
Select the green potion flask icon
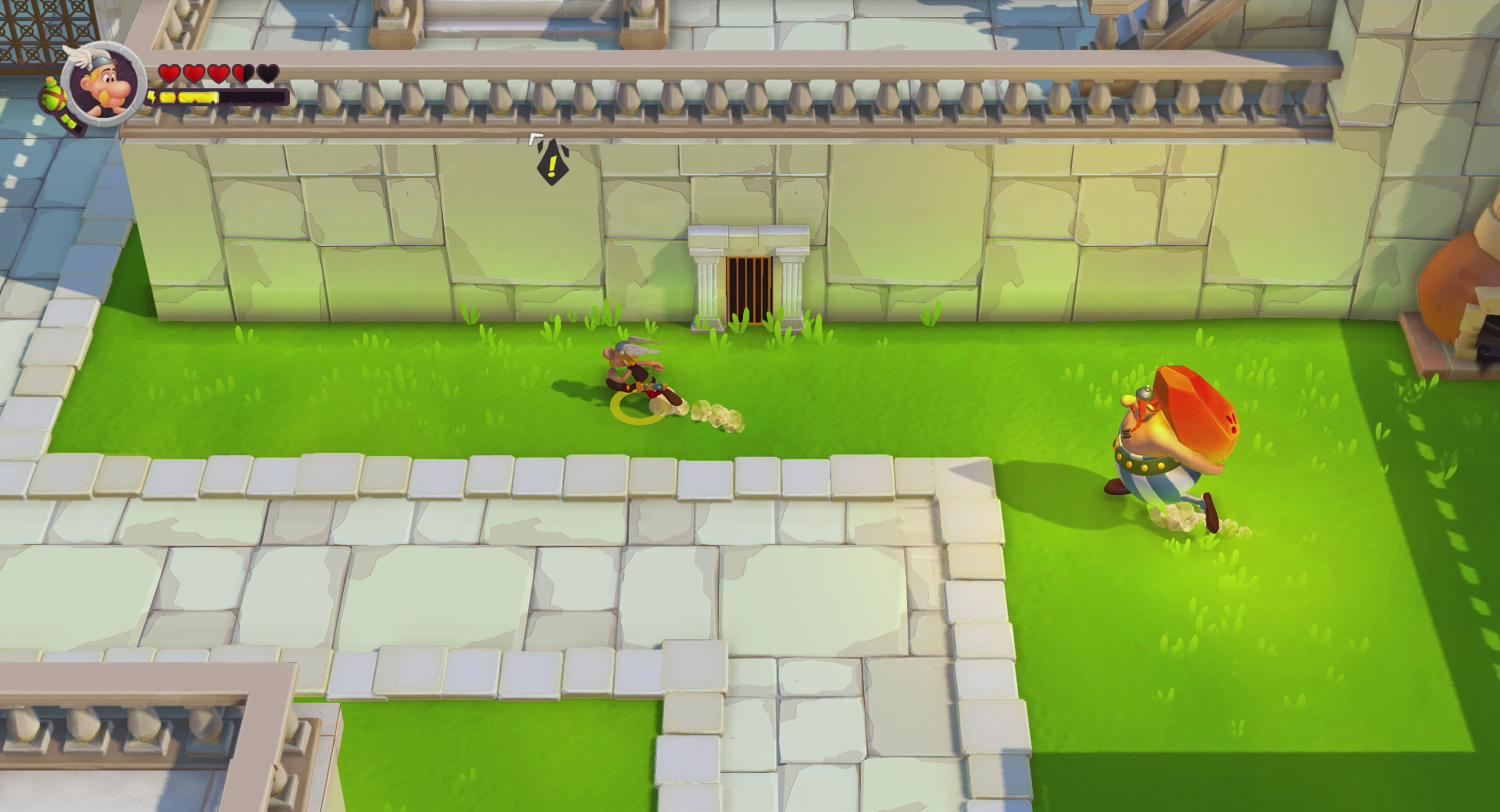(x=55, y=98)
